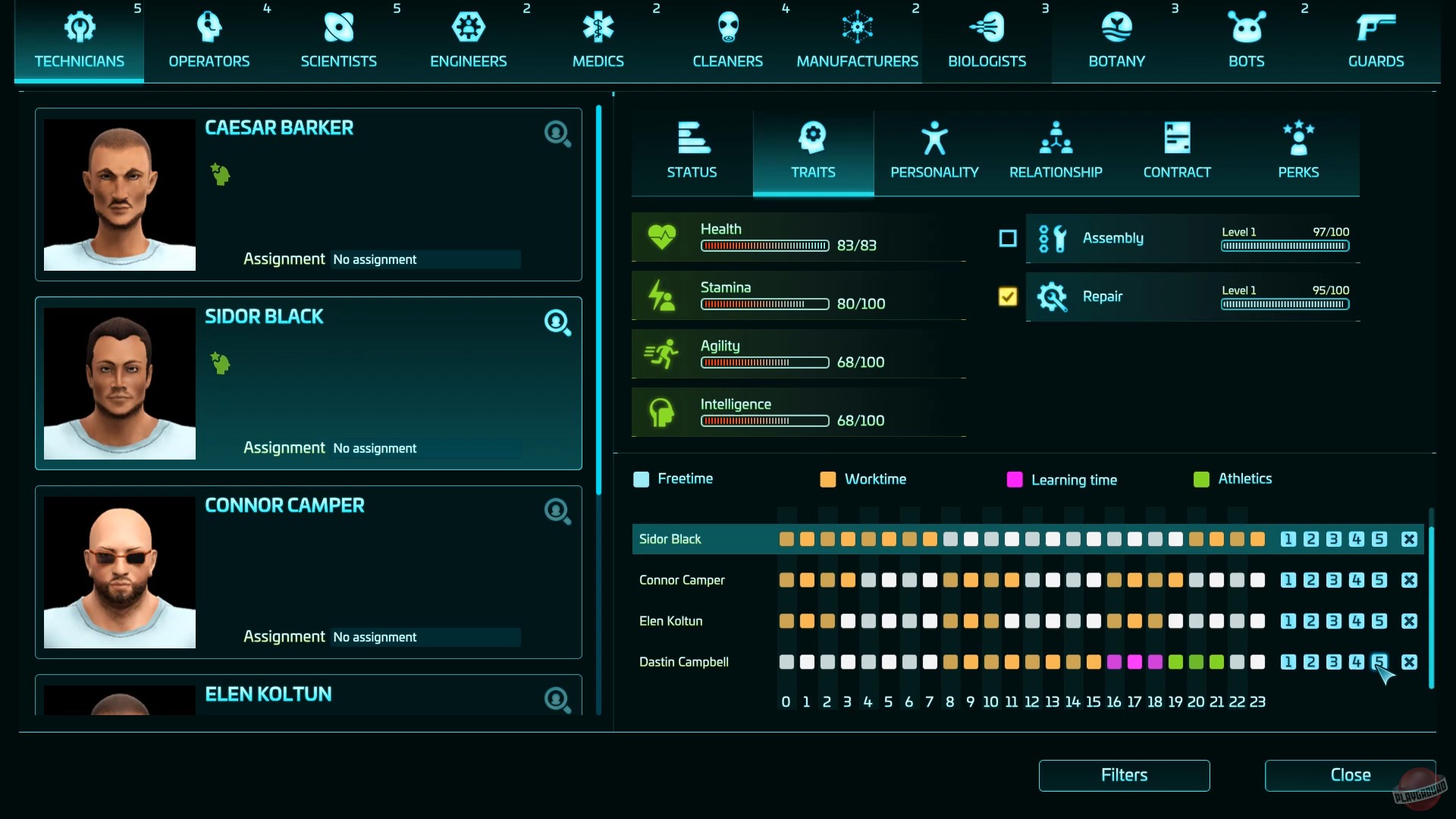This screenshot has height=819, width=1456.
Task: Select the Medics crew icon
Action: coord(598,27)
